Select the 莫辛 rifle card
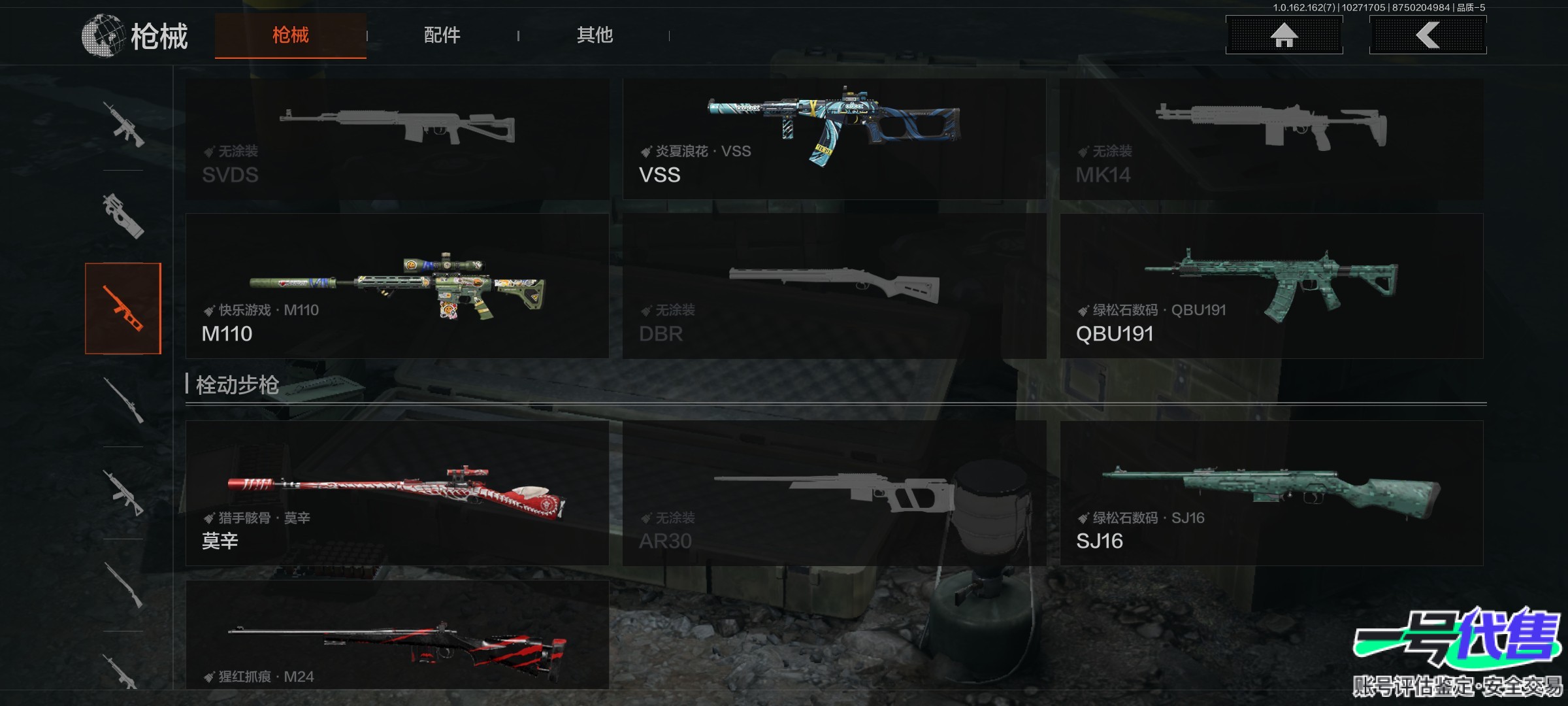 pos(397,493)
